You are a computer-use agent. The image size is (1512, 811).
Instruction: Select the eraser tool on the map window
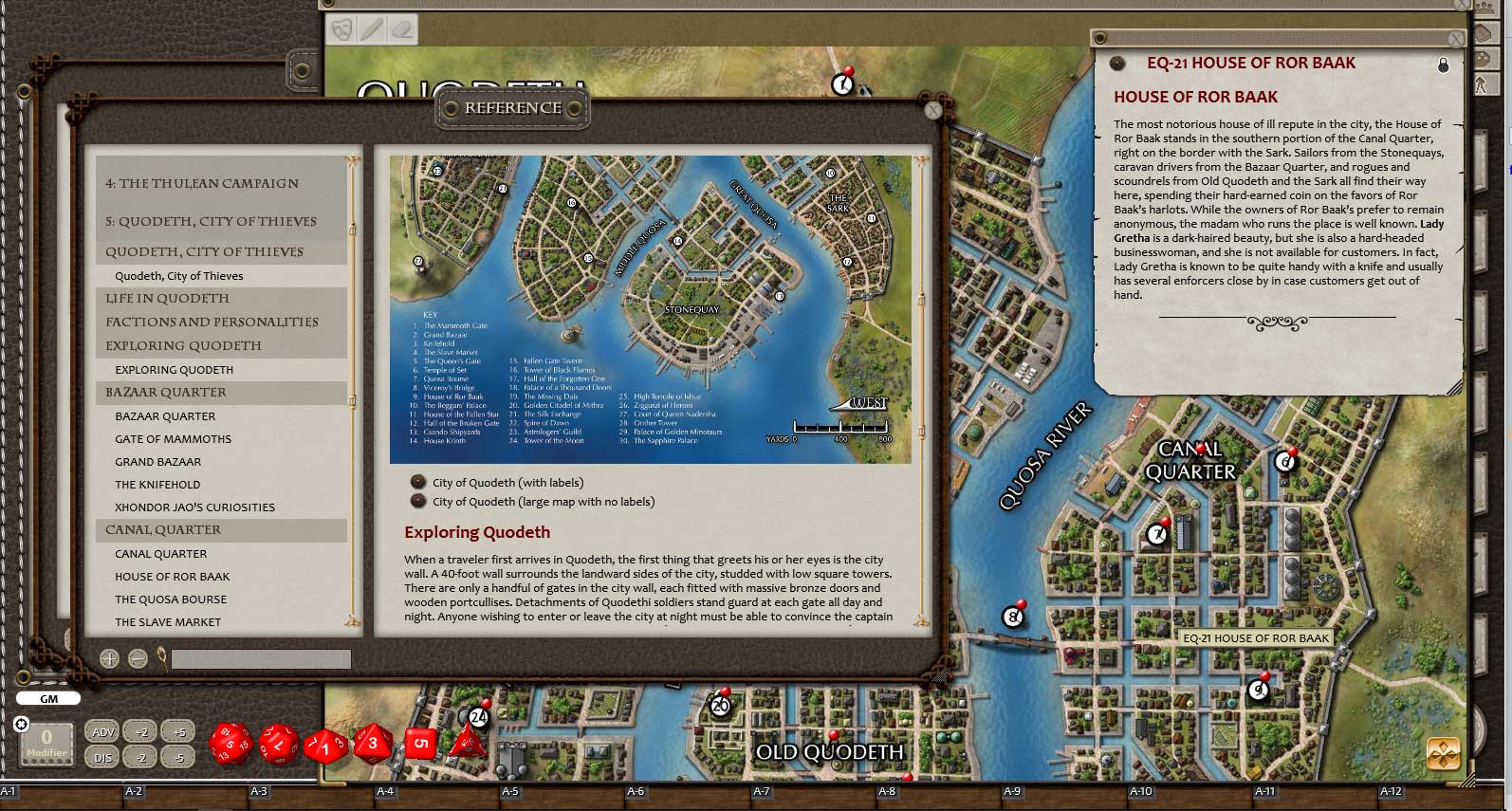[x=403, y=29]
